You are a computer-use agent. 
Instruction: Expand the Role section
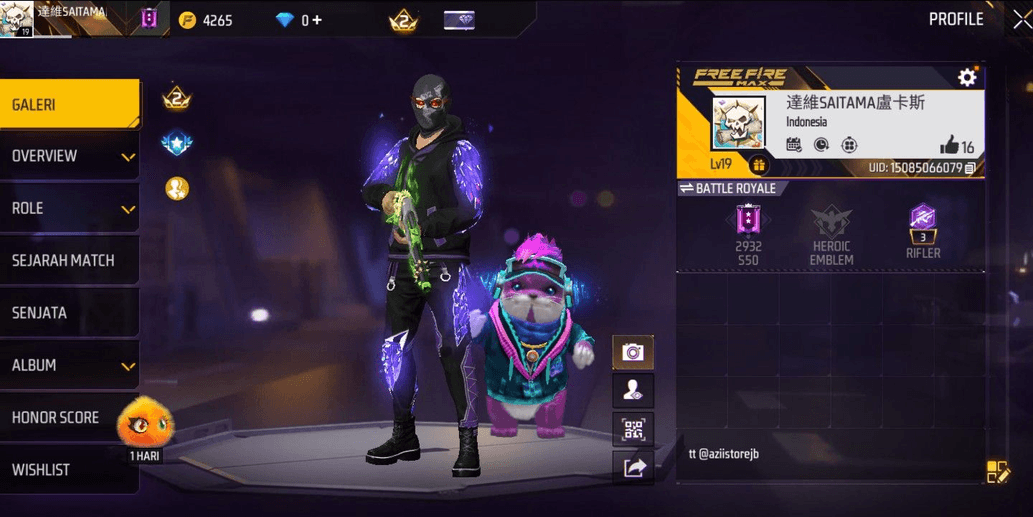68,209
